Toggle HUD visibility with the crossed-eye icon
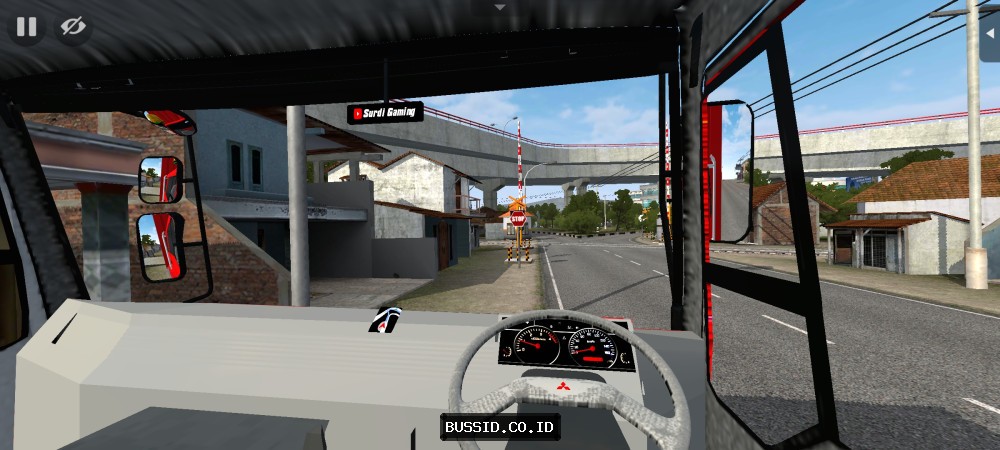Image resolution: width=1000 pixels, height=450 pixels. pos(73,27)
